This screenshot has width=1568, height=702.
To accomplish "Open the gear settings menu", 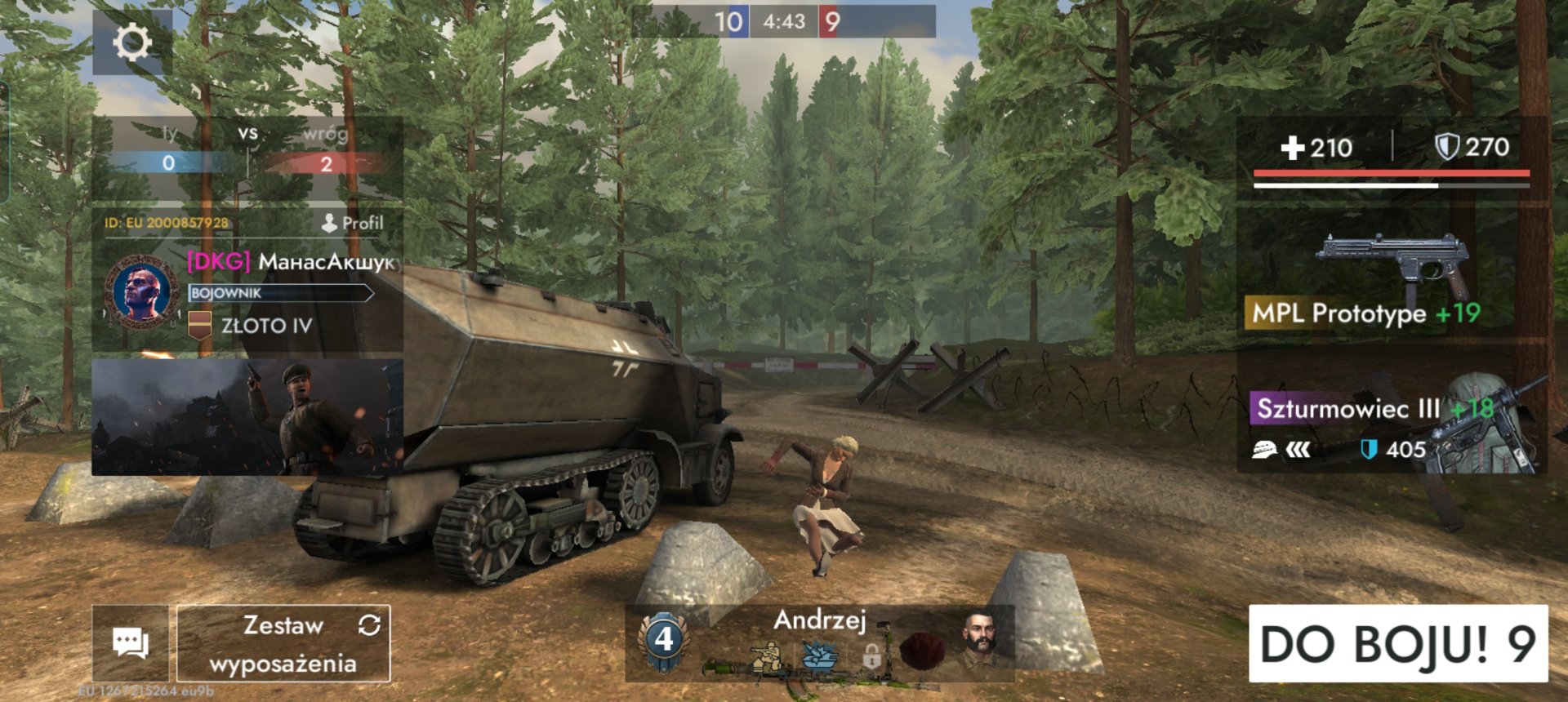I will tap(132, 42).
